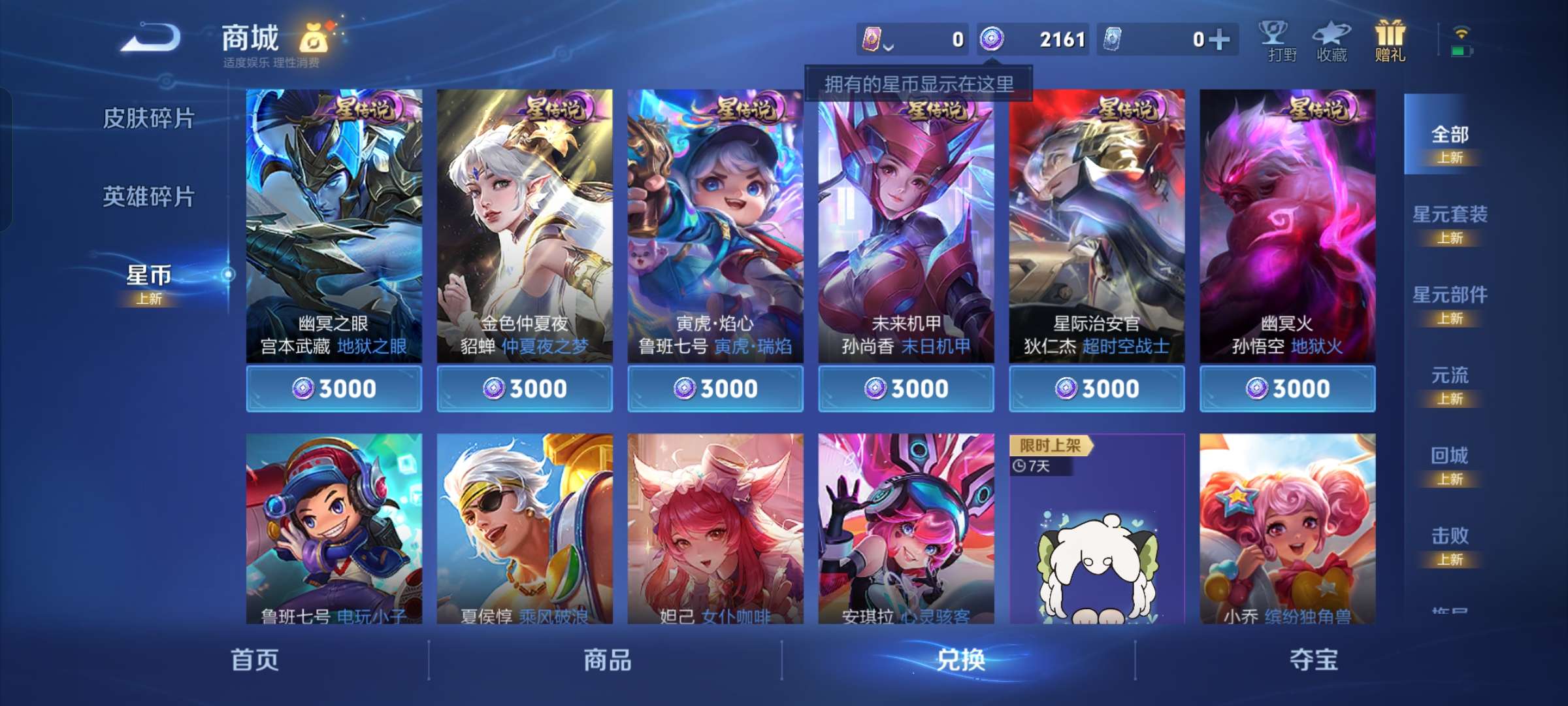
Task: Exchange 幽冥之眼 for 3000 star coins
Action: coord(335,388)
